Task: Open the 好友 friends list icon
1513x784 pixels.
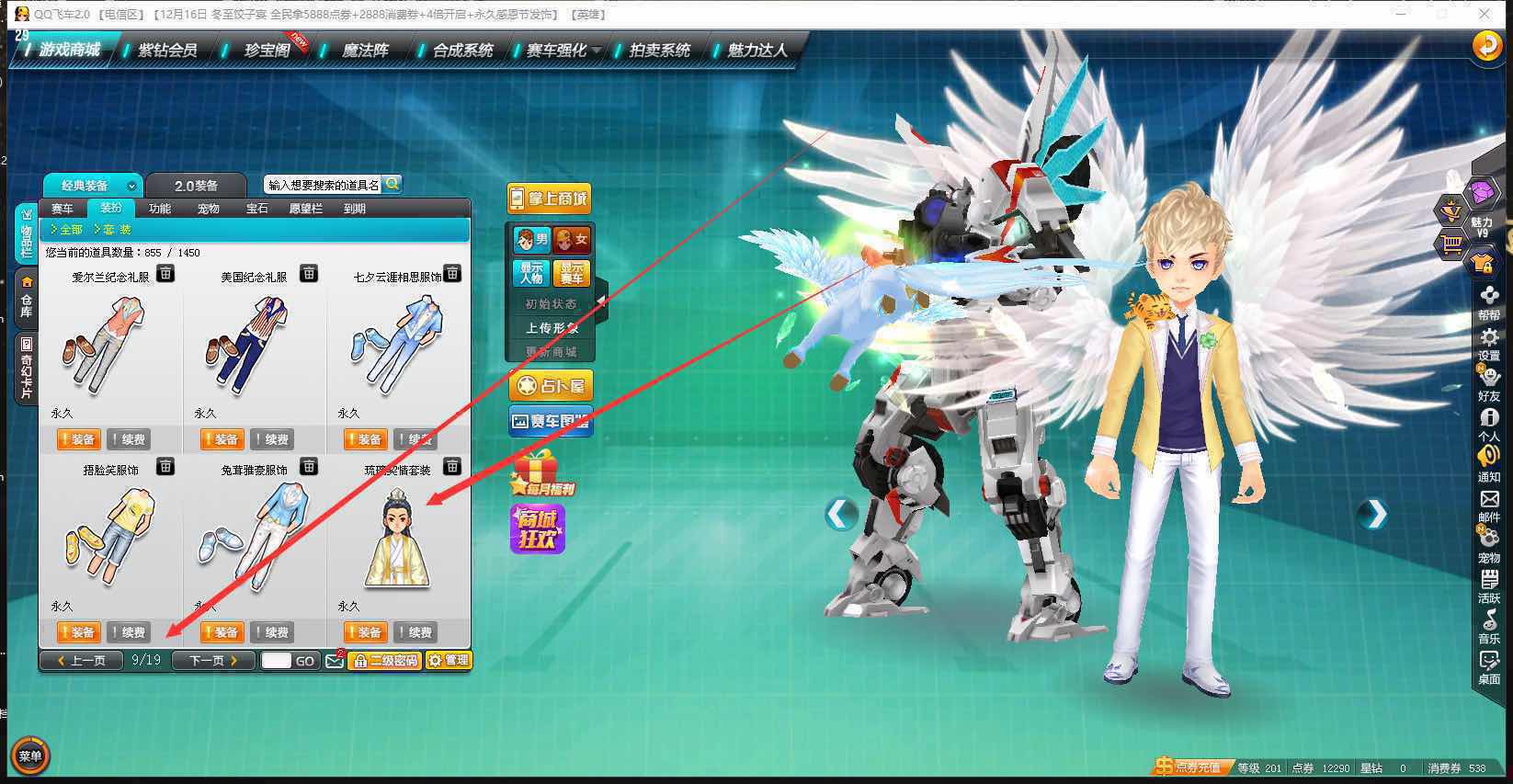Action: click(1489, 384)
